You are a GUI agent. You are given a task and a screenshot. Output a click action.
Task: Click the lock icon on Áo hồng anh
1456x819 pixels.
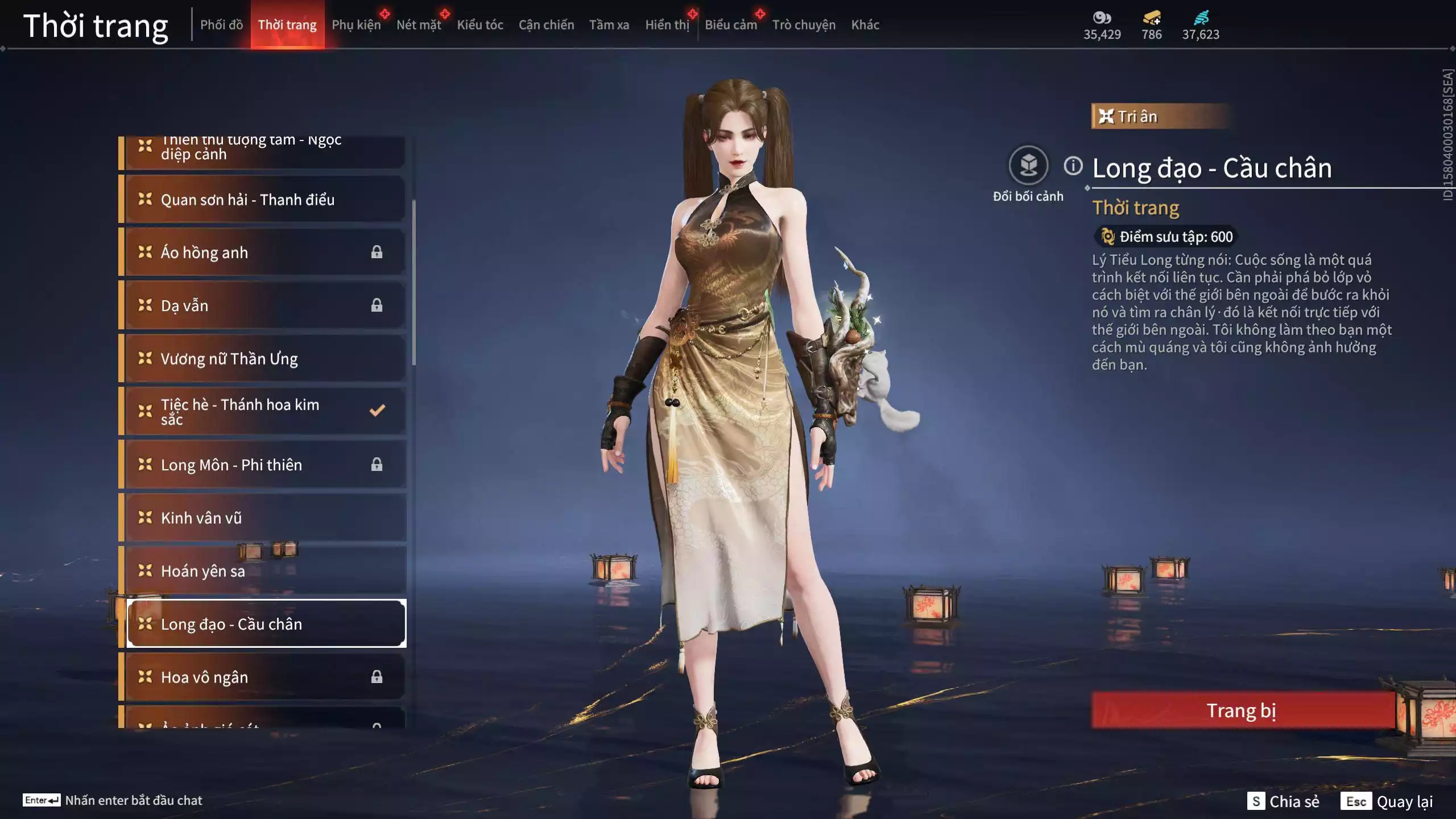377,252
